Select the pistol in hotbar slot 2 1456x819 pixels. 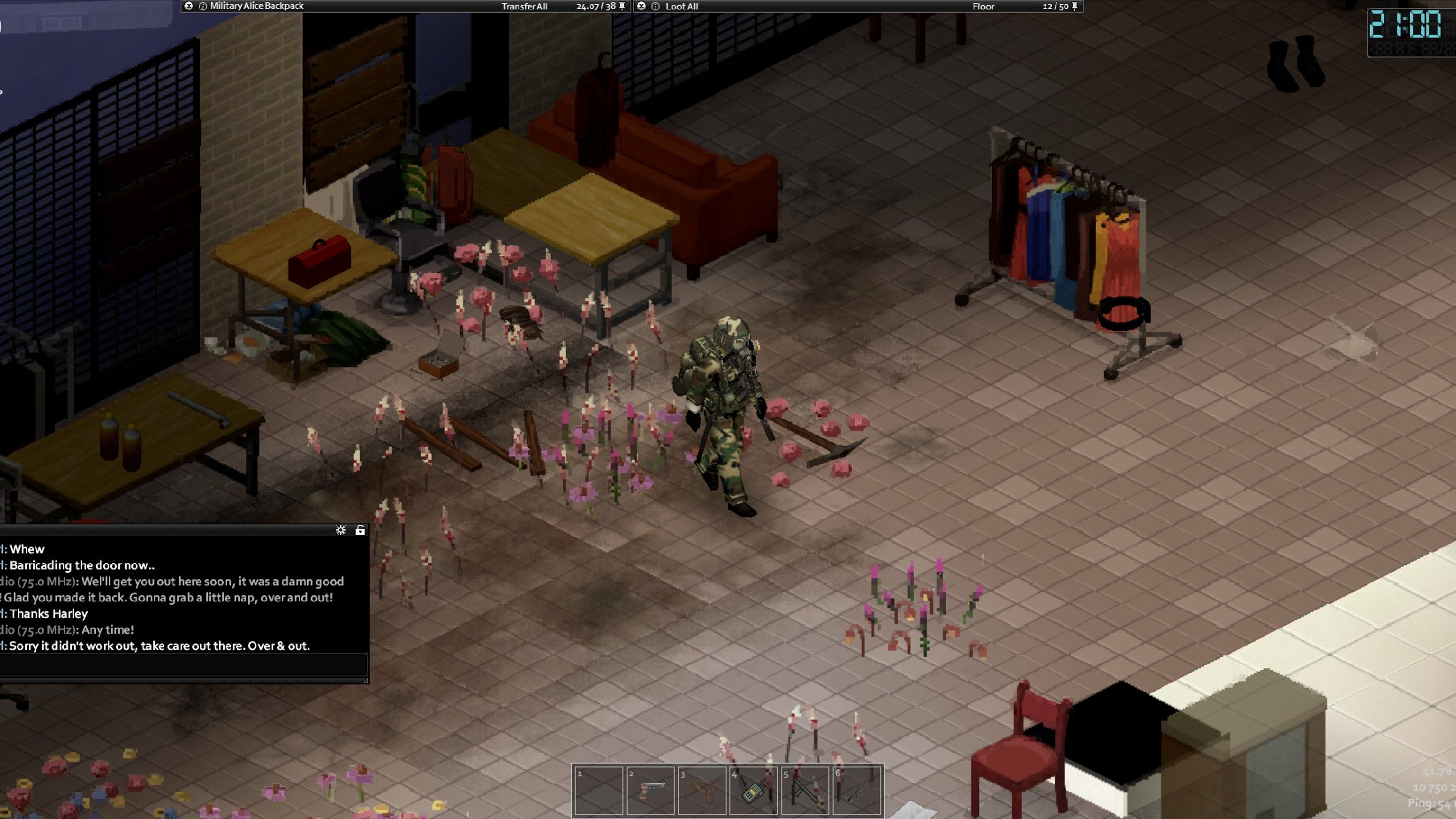click(650, 790)
